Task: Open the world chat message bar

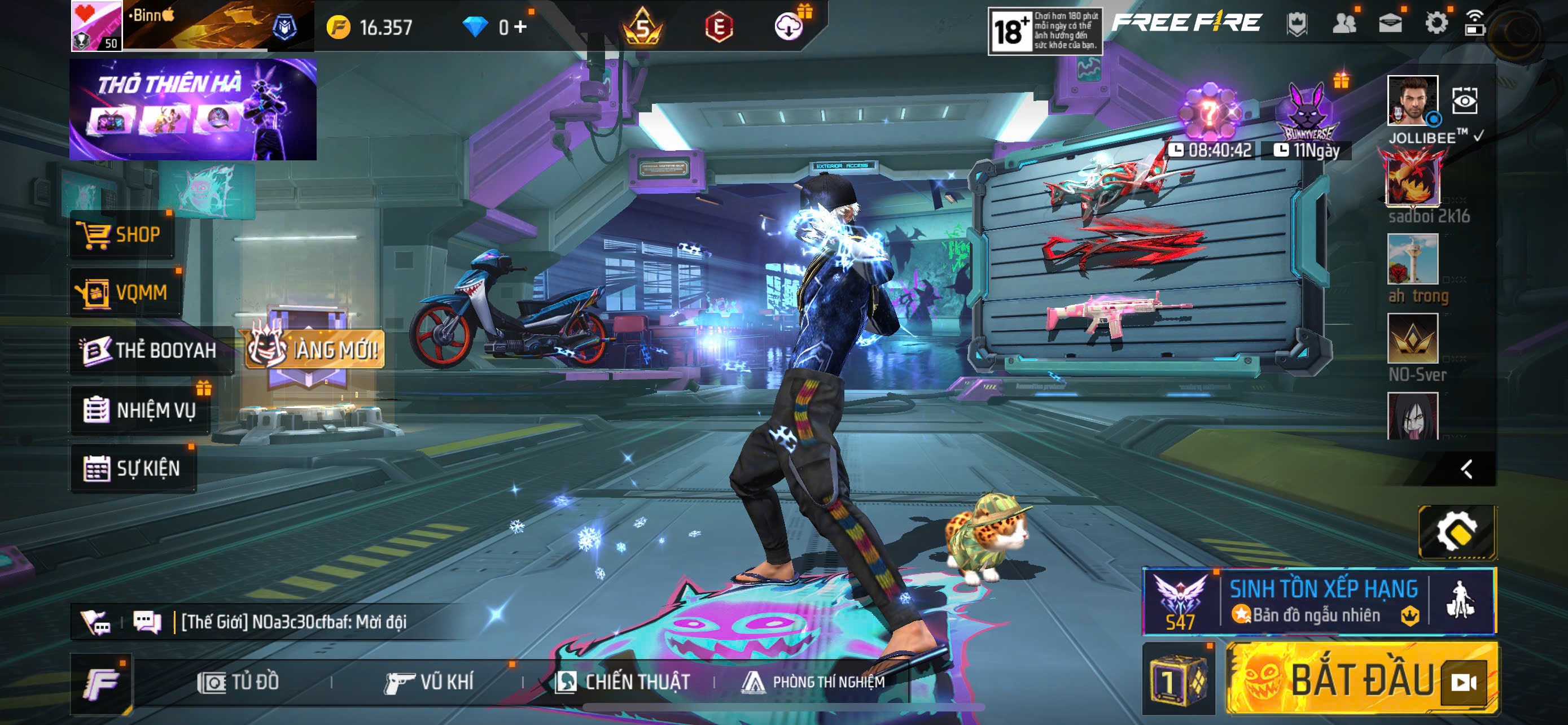Action: [292, 622]
